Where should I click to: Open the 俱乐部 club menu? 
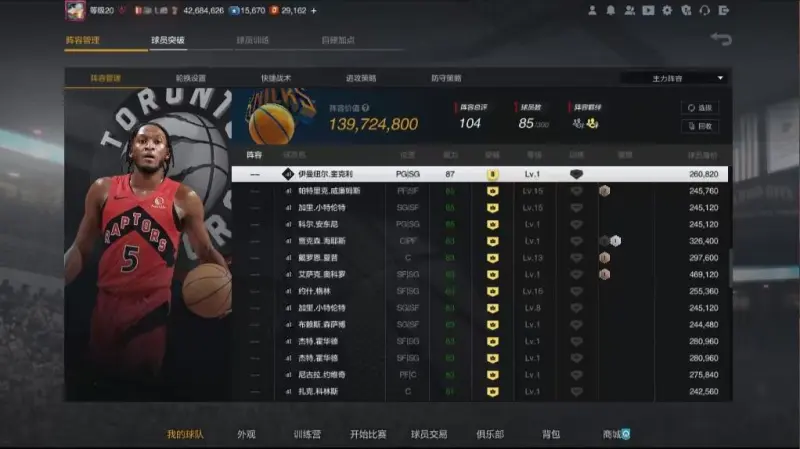click(489, 435)
